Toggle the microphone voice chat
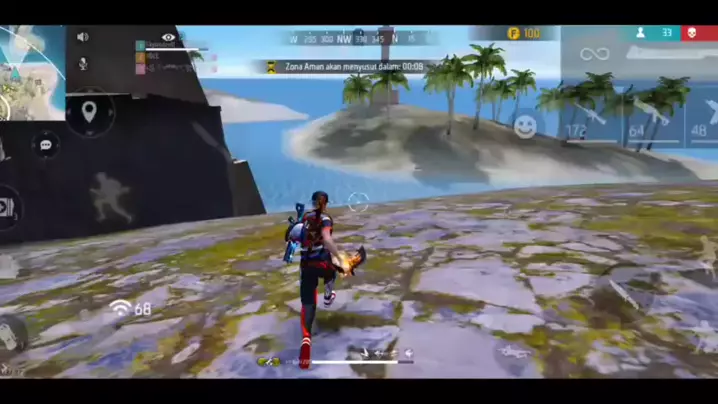The height and width of the screenshot is (404, 718). tap(83, 63)
